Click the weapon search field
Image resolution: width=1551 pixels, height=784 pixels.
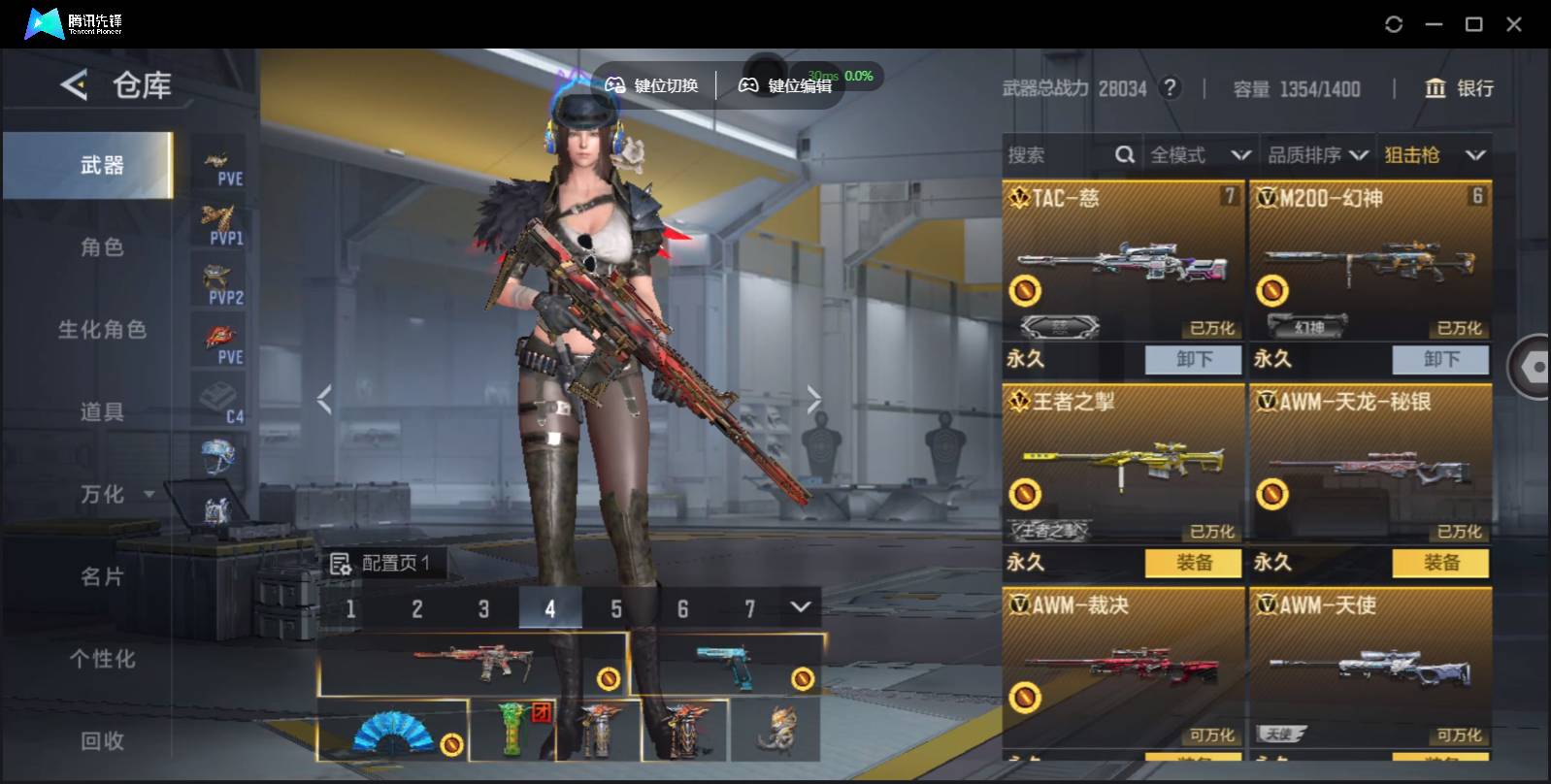point(1058,155)
